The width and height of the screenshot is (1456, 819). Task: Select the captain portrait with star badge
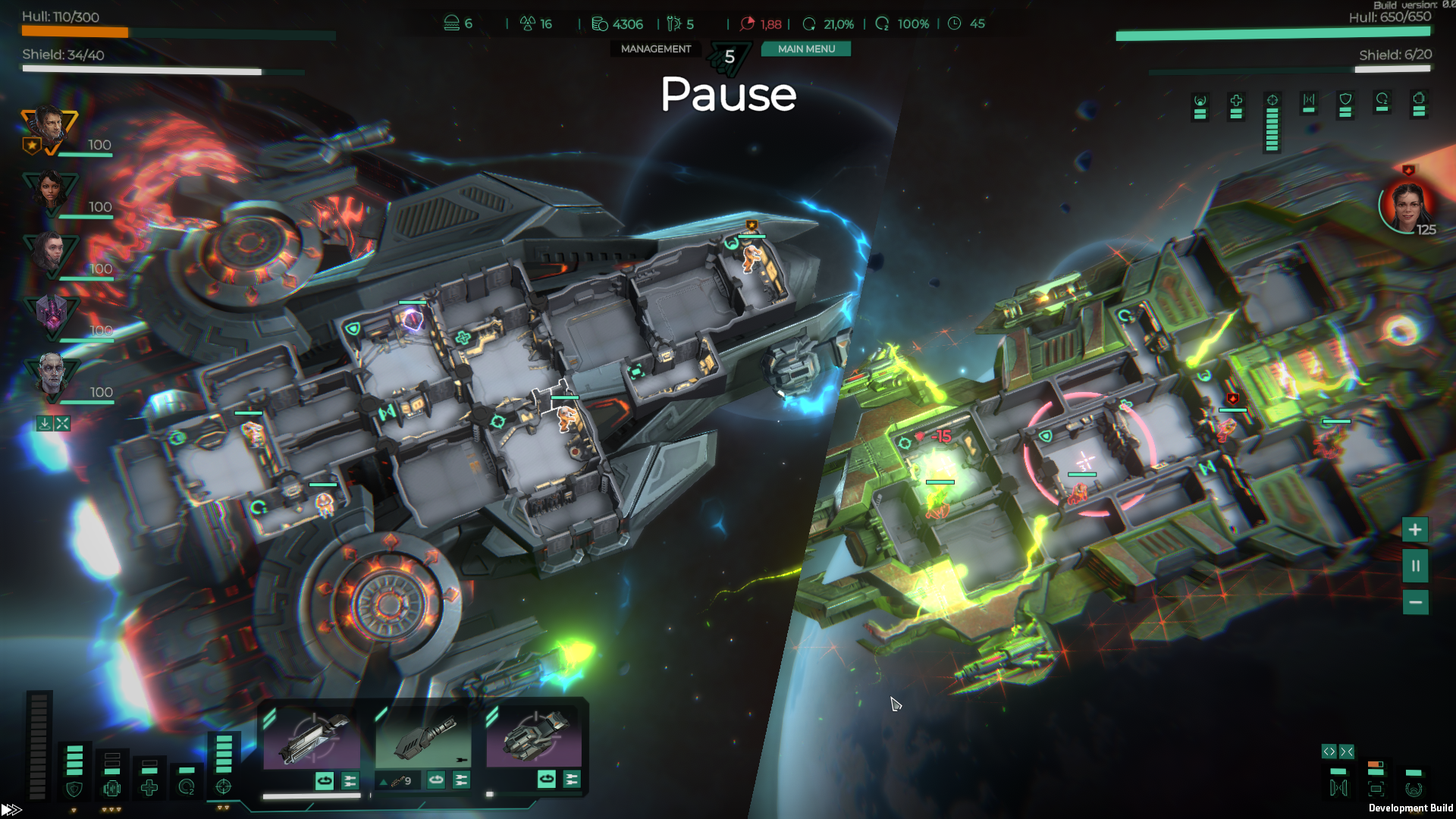[49, 129]
